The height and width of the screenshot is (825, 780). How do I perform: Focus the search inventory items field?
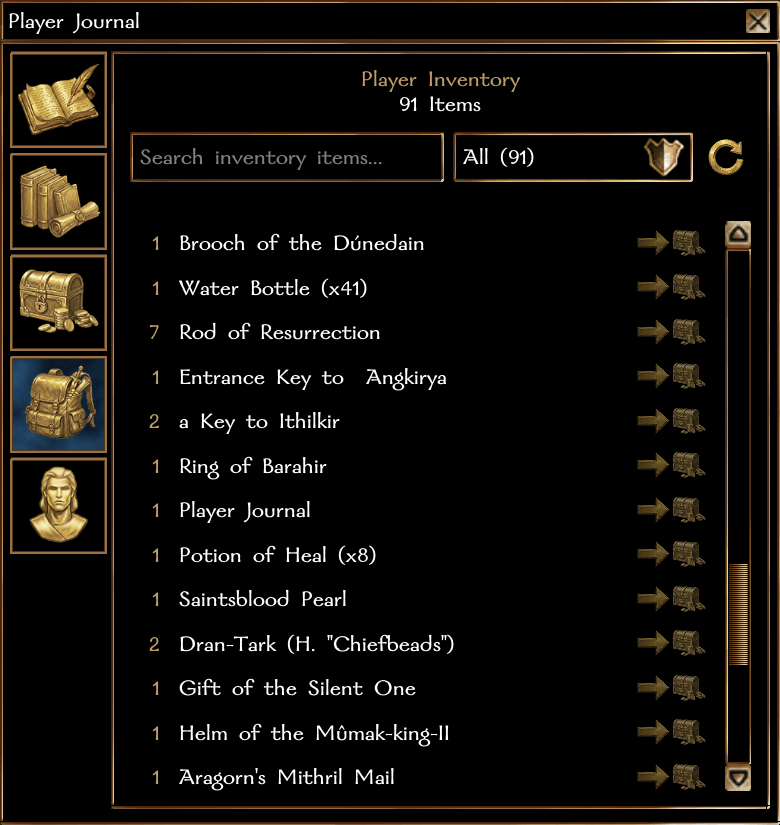(x=287, y=158)
